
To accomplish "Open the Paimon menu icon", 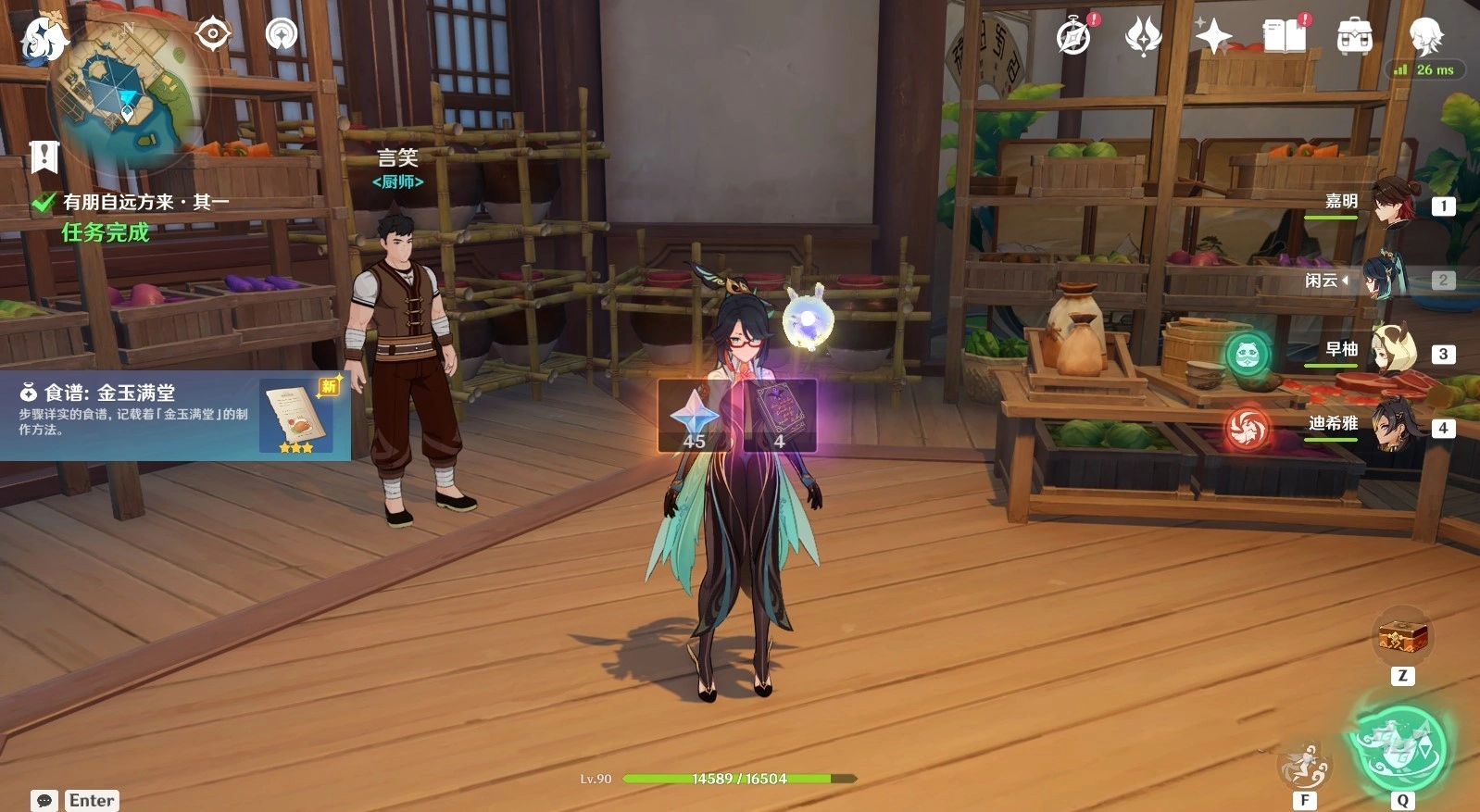I will (x=42, y=39).
